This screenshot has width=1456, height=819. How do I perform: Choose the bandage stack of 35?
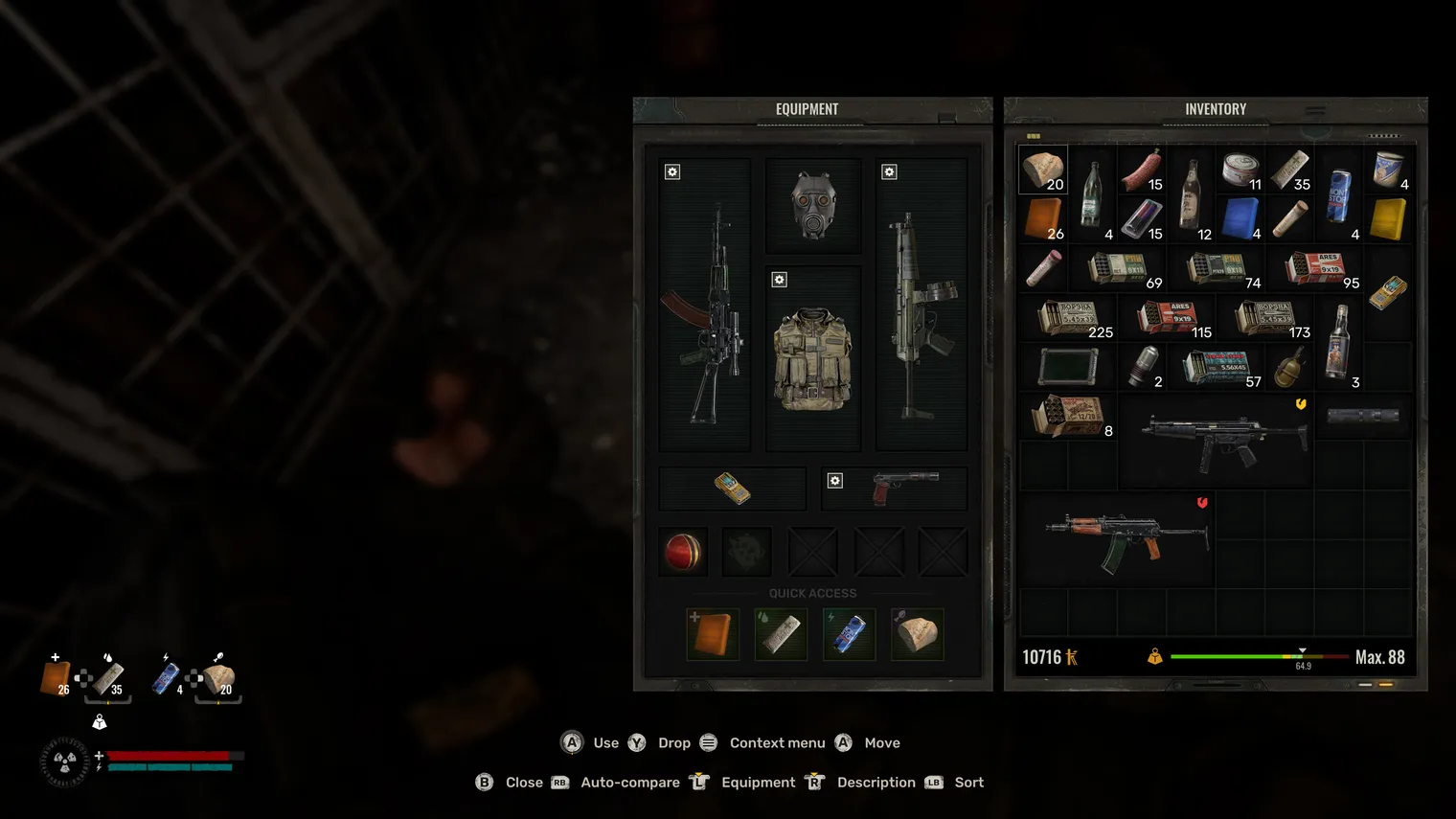tap(1289, 170)
